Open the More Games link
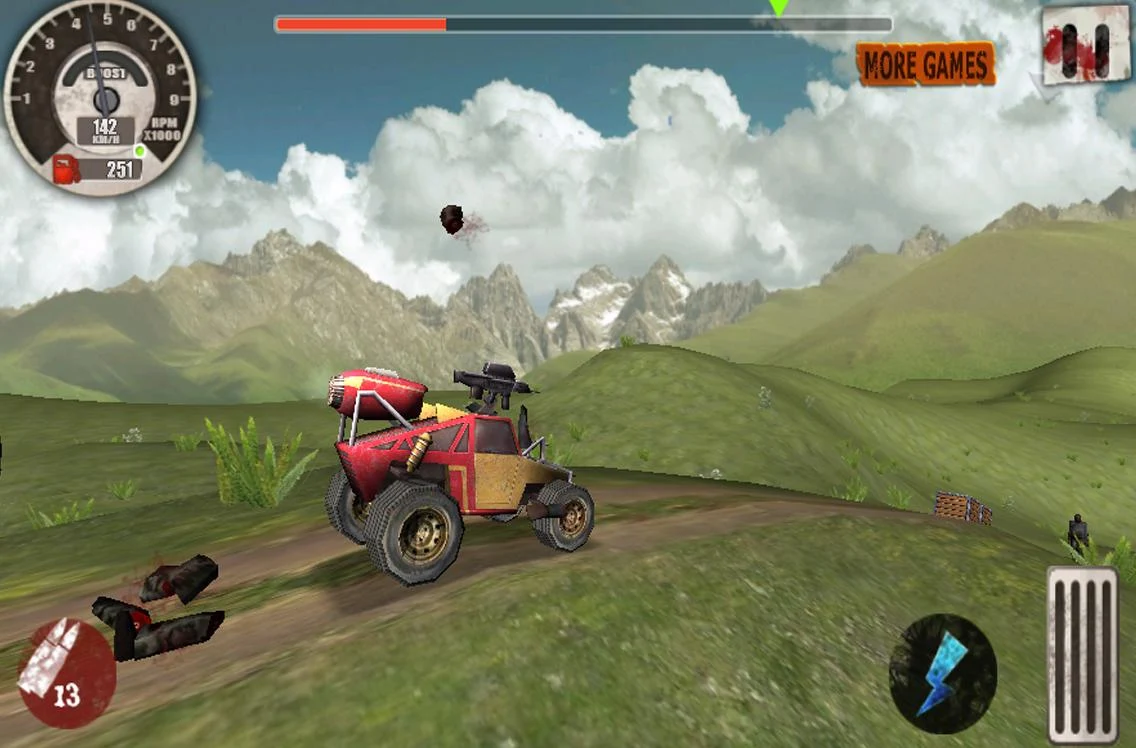This screenshot has width=1136, height=748. tap(925, 65)
